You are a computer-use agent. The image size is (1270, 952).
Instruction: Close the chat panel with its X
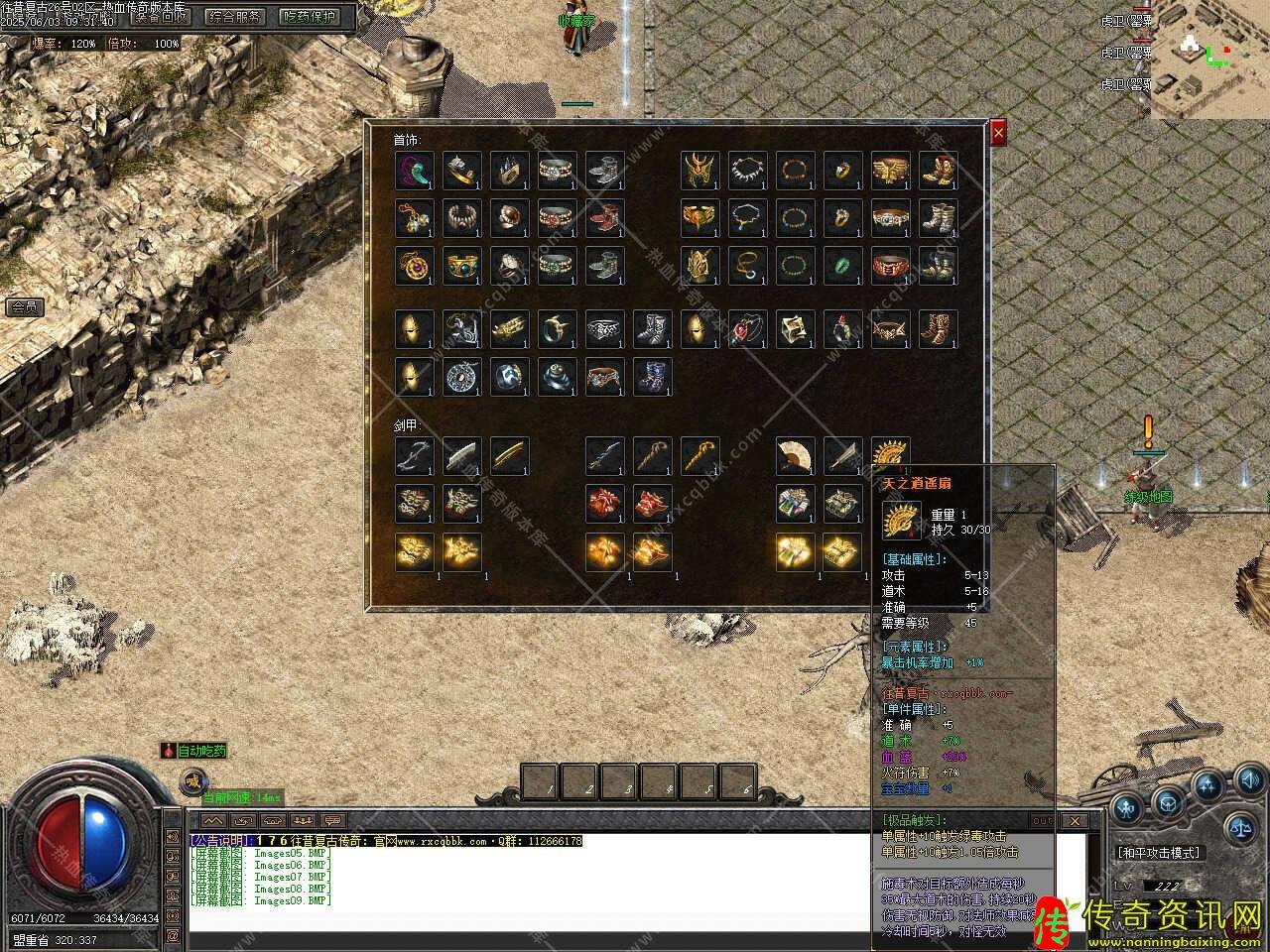(x=1075, y=821)
